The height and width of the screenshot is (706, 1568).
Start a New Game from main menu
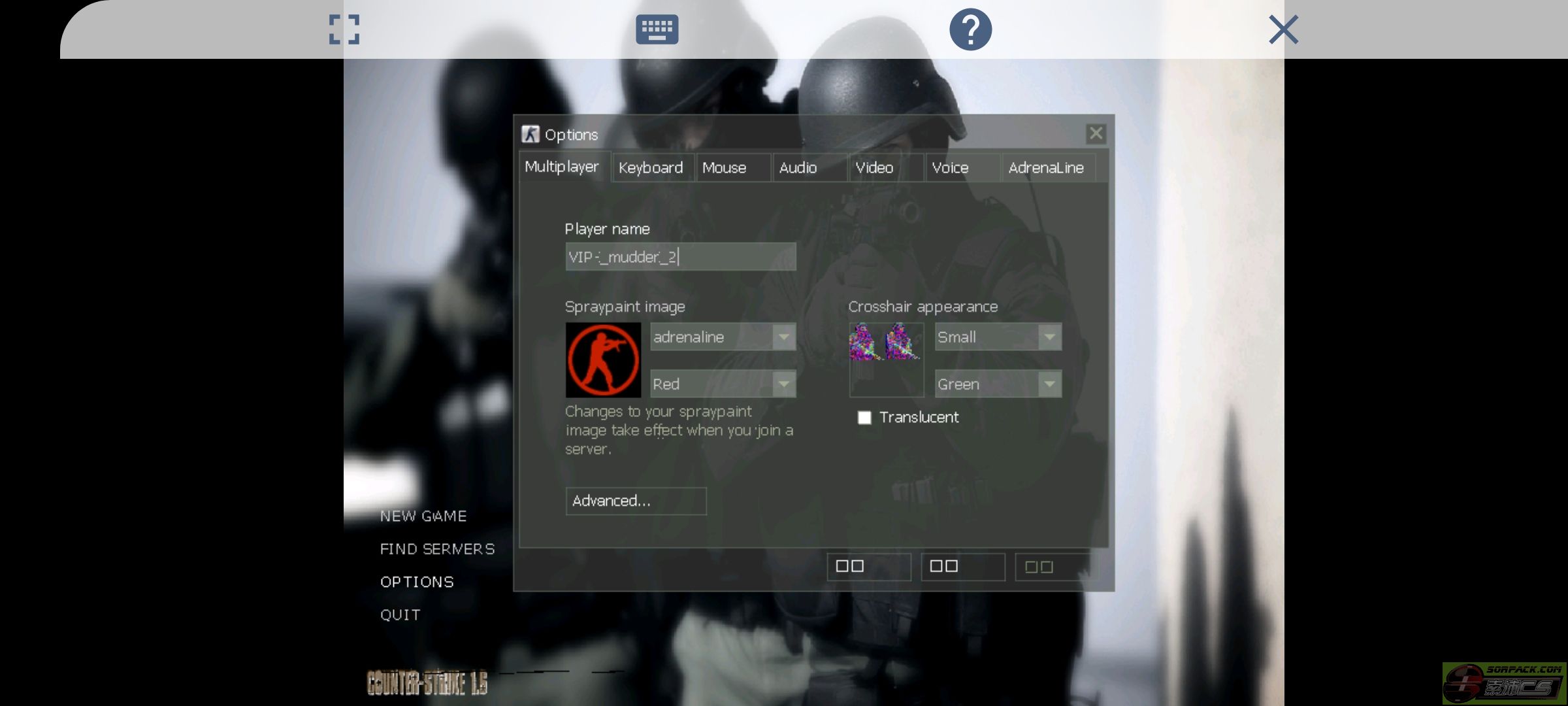coord(423,516)
